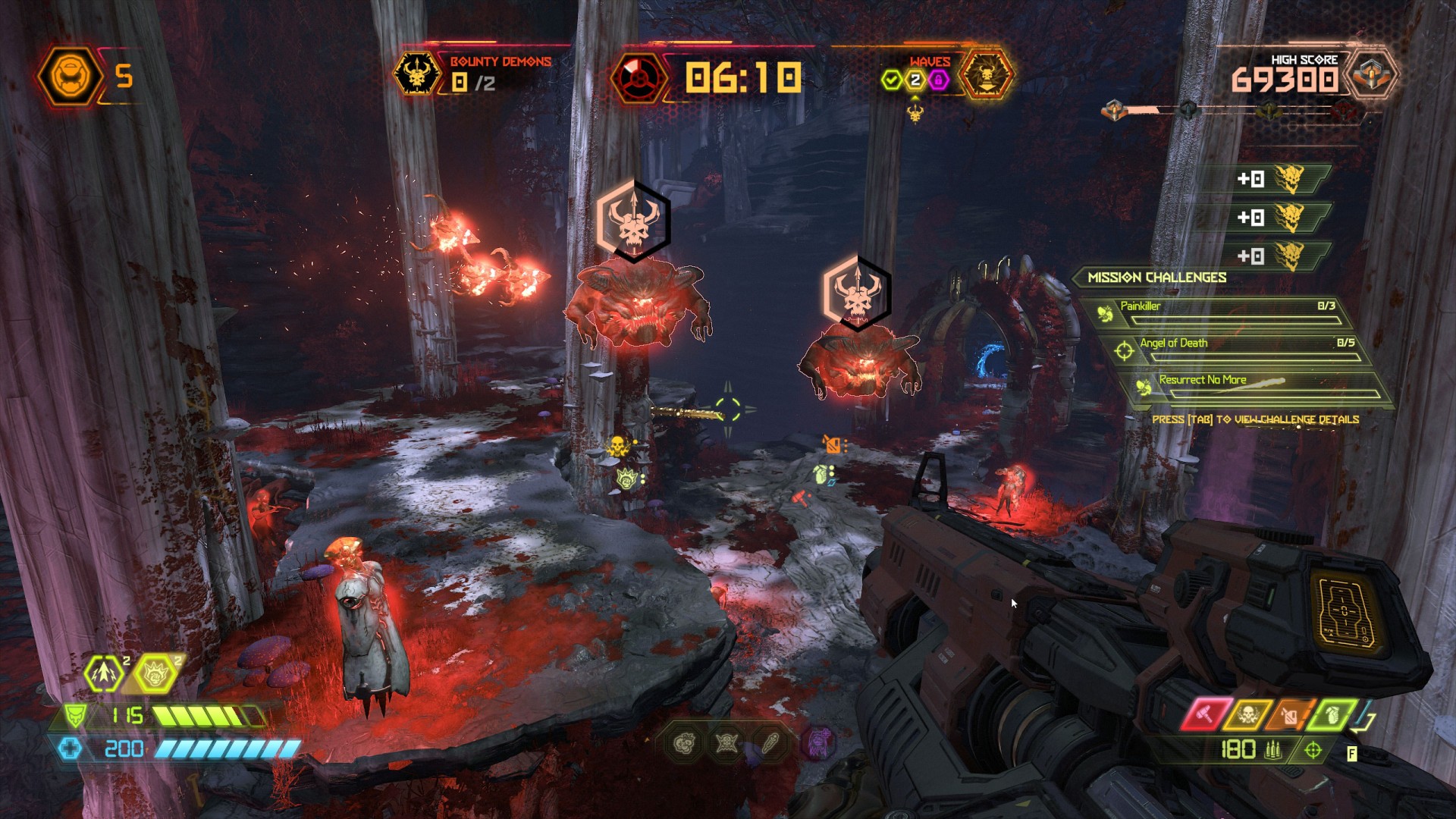Image resolution: width=1456 pixels, height=819 pixels.
Task: Click the green crosshair weapon mod icon
Action: (x=1313, y=751)
